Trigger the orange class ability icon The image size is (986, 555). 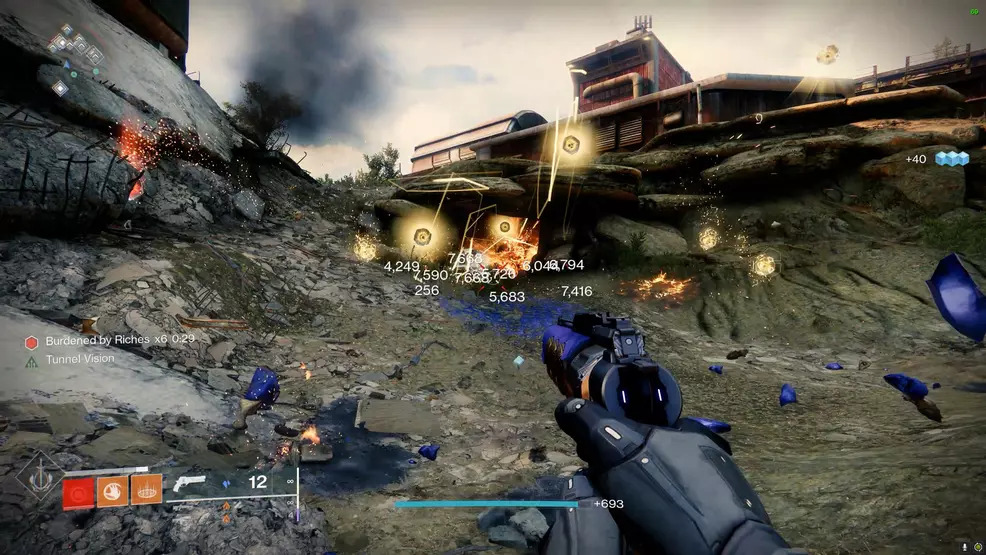[146, 491]
